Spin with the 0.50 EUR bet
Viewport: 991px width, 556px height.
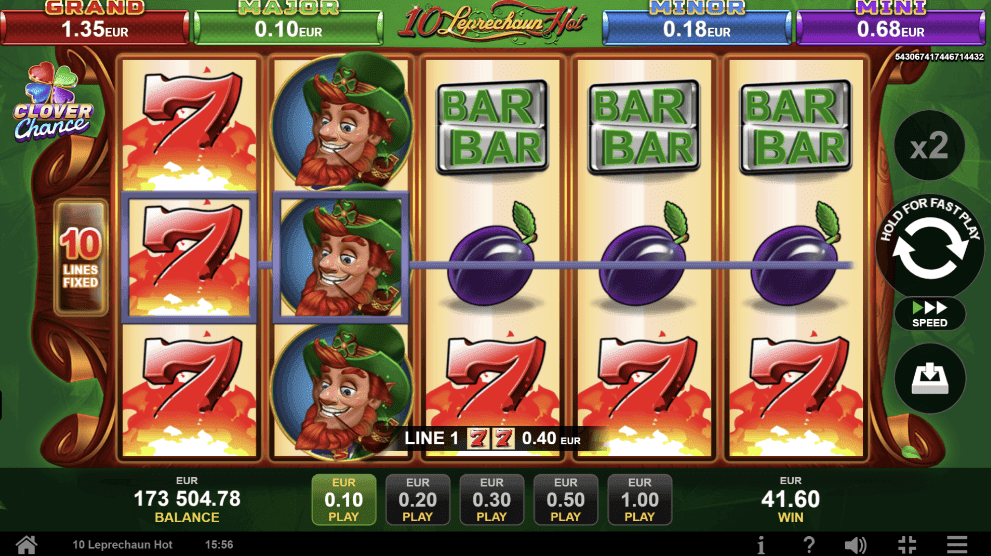566,499
